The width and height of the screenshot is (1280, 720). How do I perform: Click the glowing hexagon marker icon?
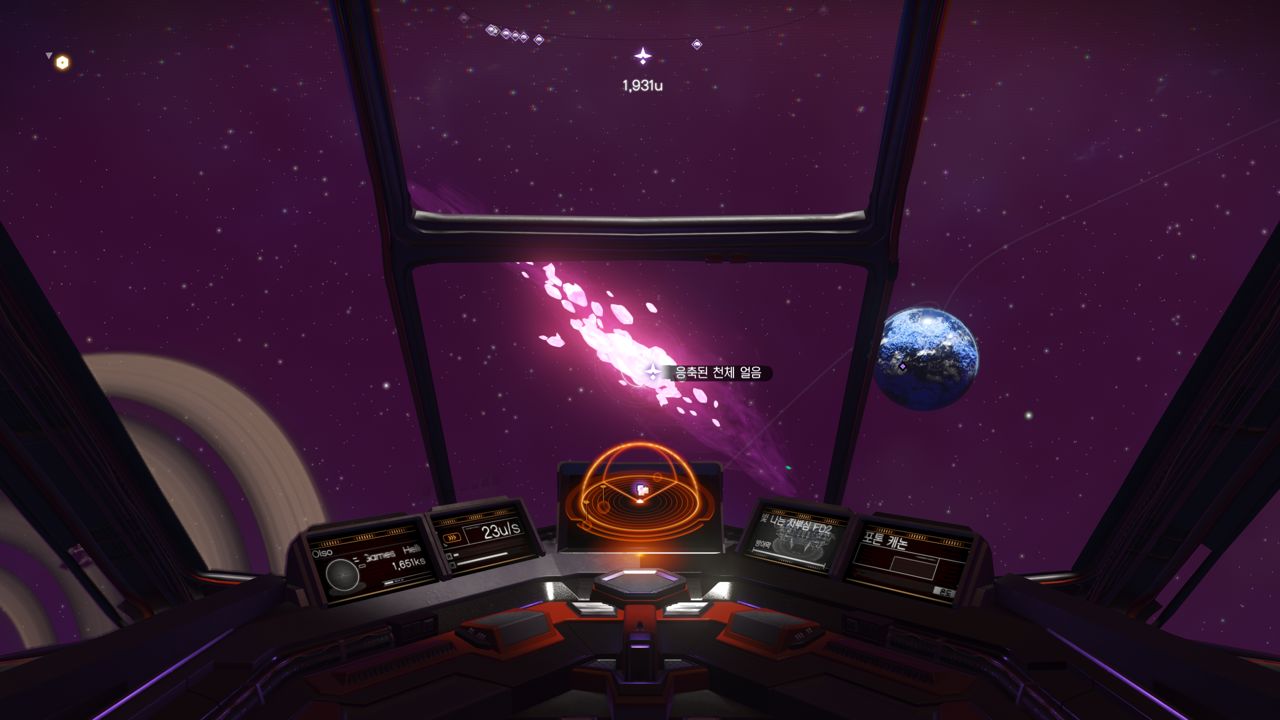click(62, 62)
